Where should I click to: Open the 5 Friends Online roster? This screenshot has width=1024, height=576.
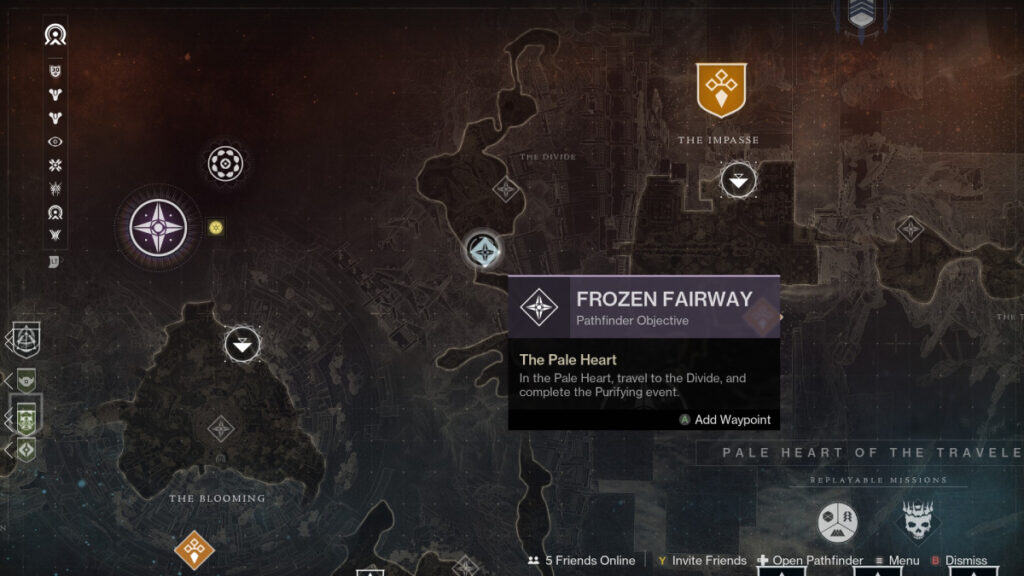point(581,561)
